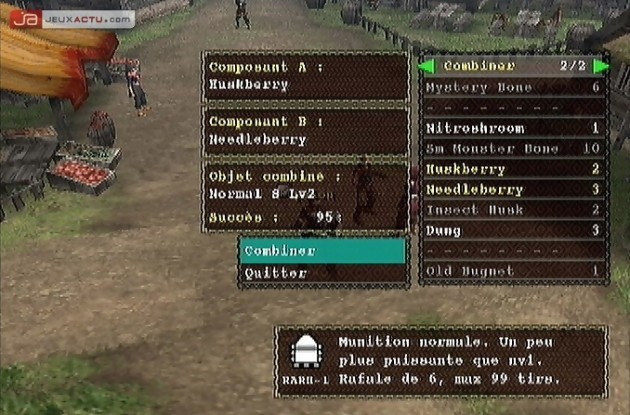Click the left green page arrow
Screen dimensions: 630x415
point(426,67)
